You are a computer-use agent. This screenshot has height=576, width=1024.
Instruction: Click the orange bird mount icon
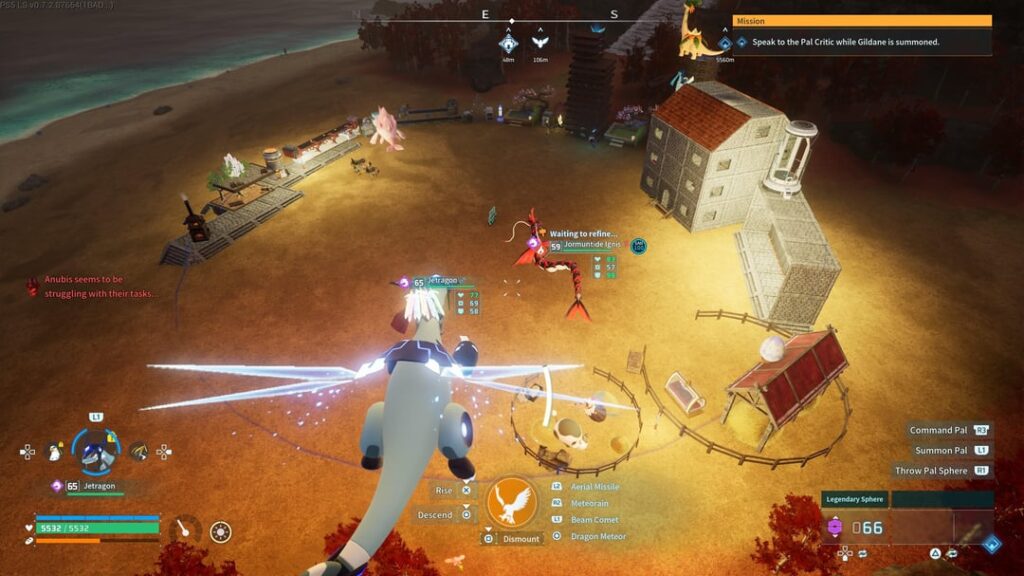point(511,502)
